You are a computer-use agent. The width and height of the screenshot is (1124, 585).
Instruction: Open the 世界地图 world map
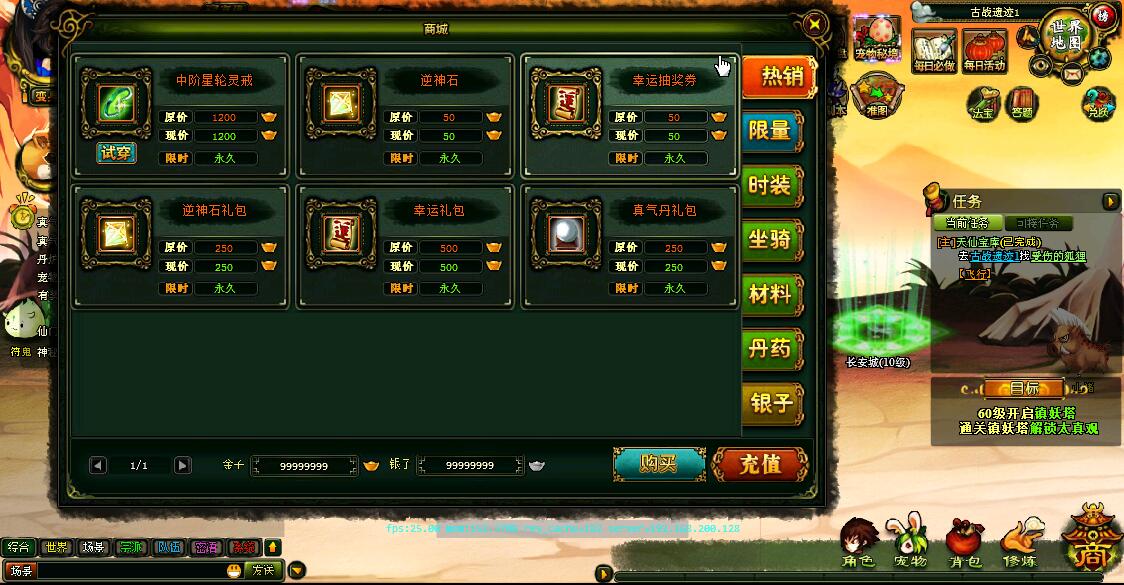click(x=1068, y=36)
